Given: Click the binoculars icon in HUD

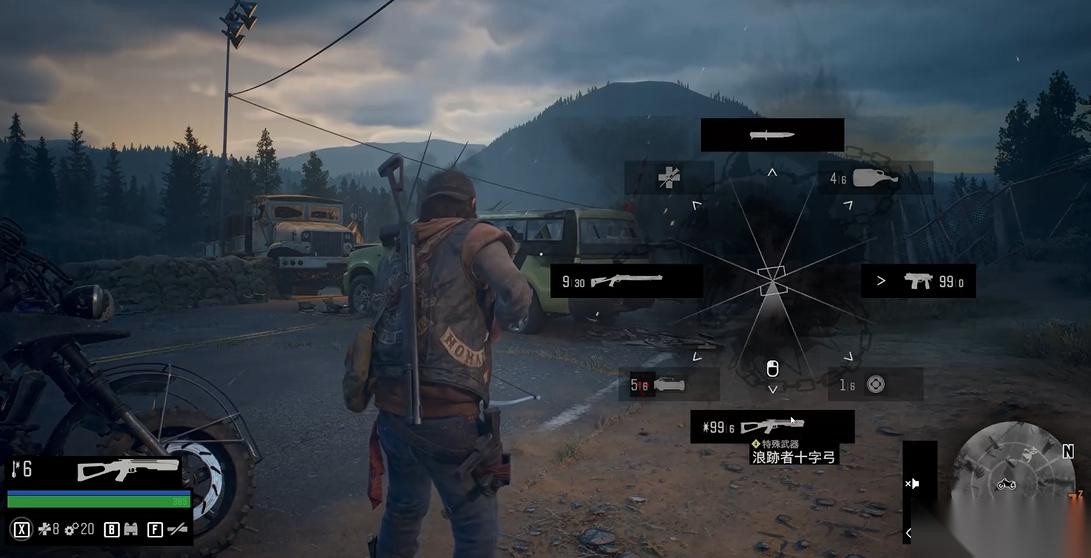Looking at the screenshot, I should [x=130, y=529].
